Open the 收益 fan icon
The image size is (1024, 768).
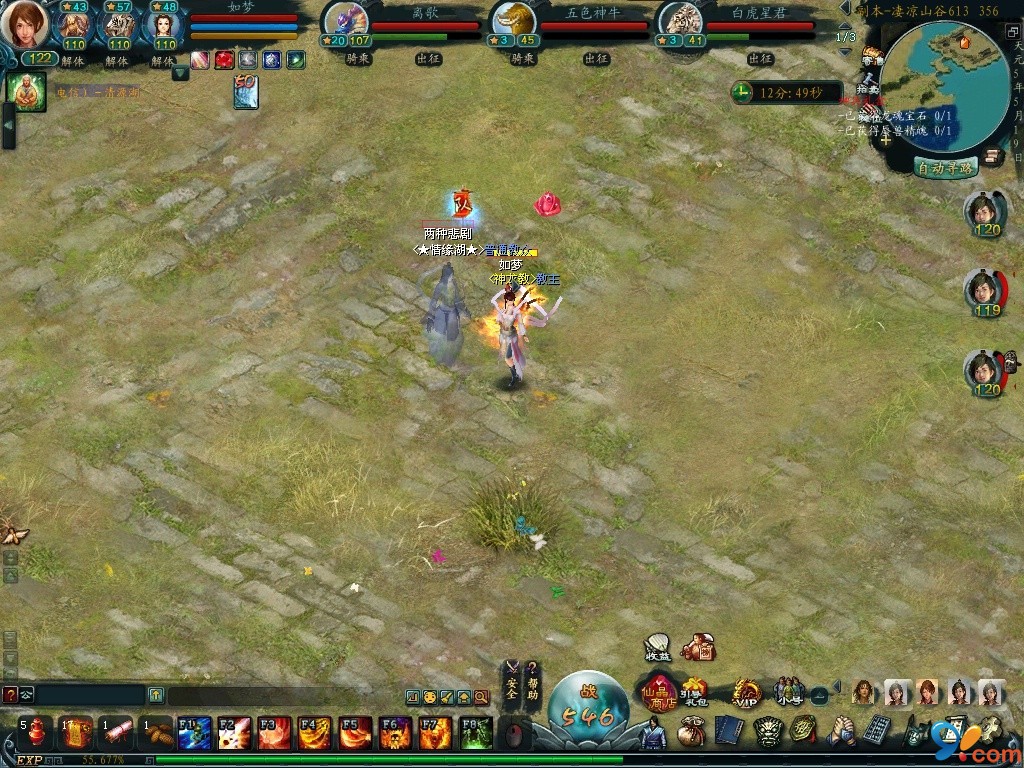[657, 648]
